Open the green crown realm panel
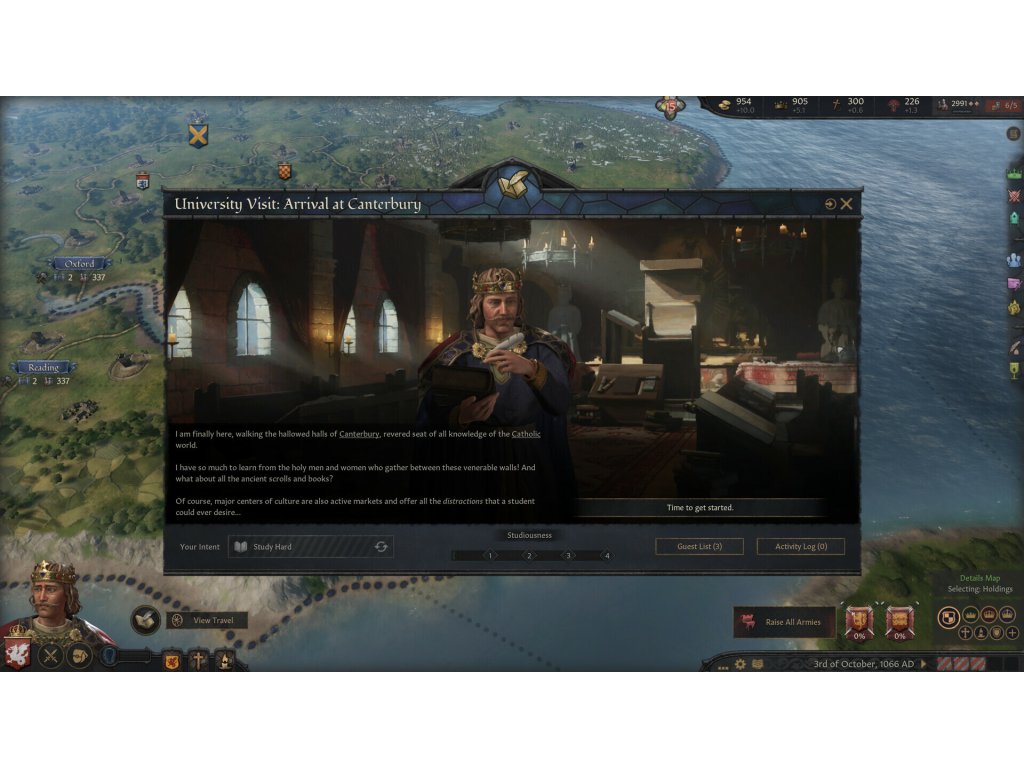This screenshot has height=768, width=1024. [1014, 173]
